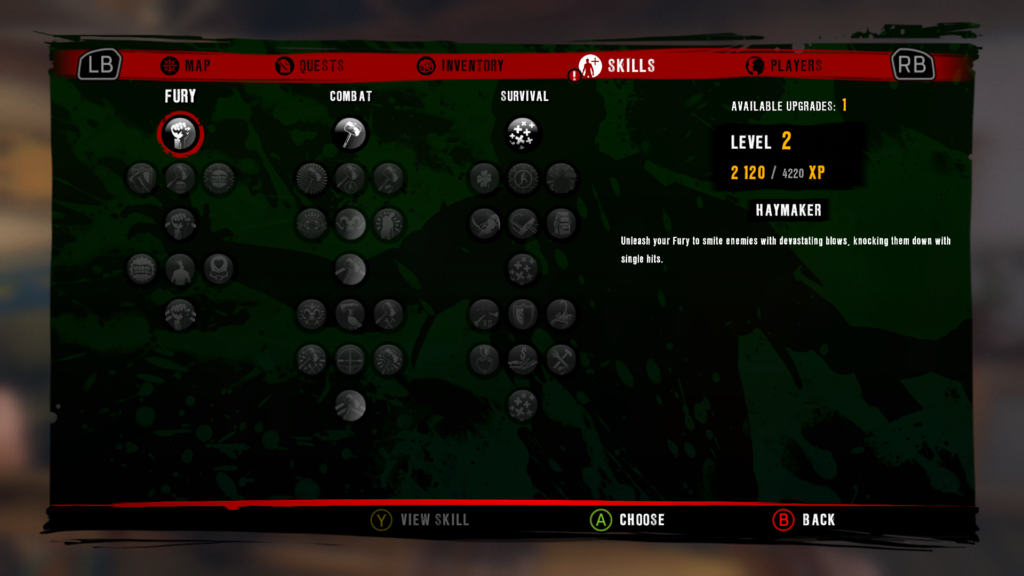Choose the ram skull Combat skill
The height and width of the screenshot is (576, 1024).
coord(312,314)
